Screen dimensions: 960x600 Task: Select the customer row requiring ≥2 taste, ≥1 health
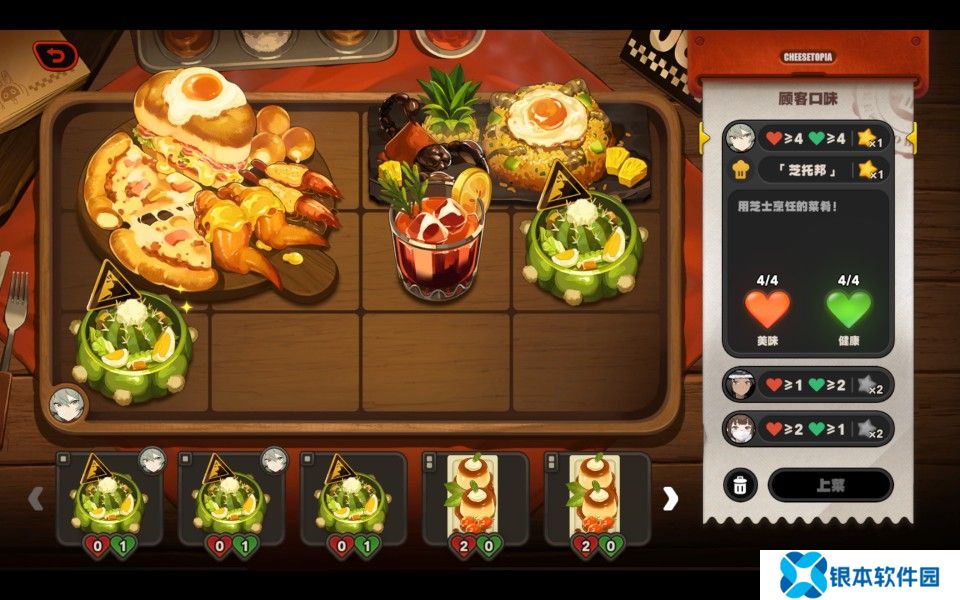[807, 428]
